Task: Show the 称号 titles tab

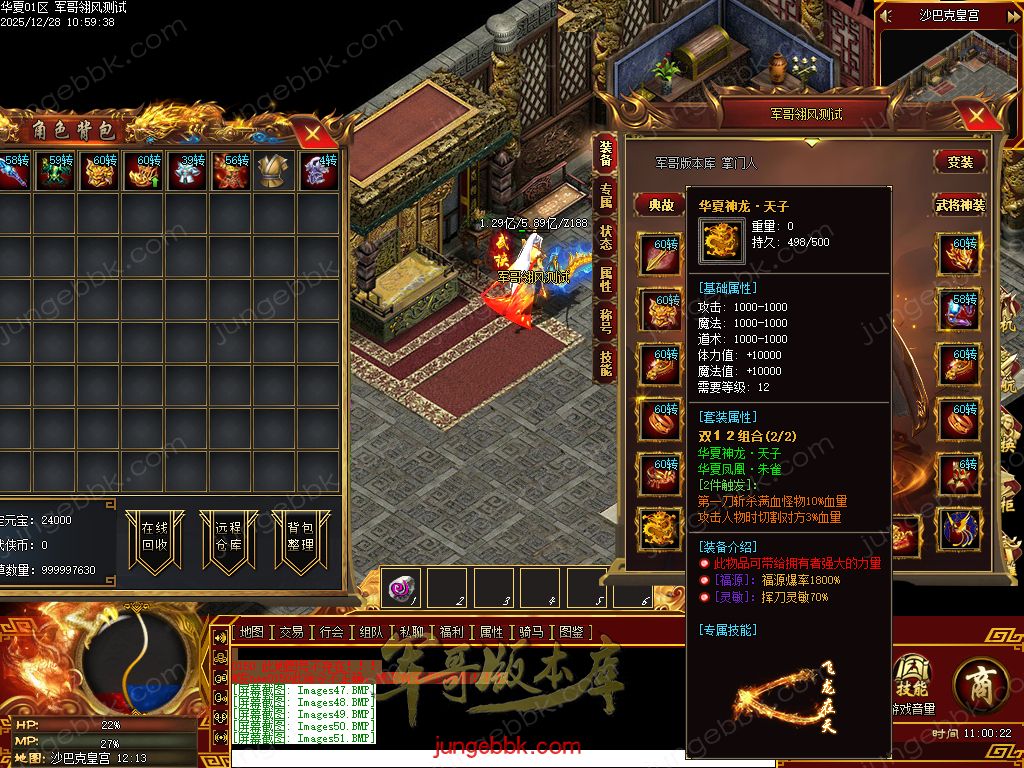Action: click(x=606, y=321)
